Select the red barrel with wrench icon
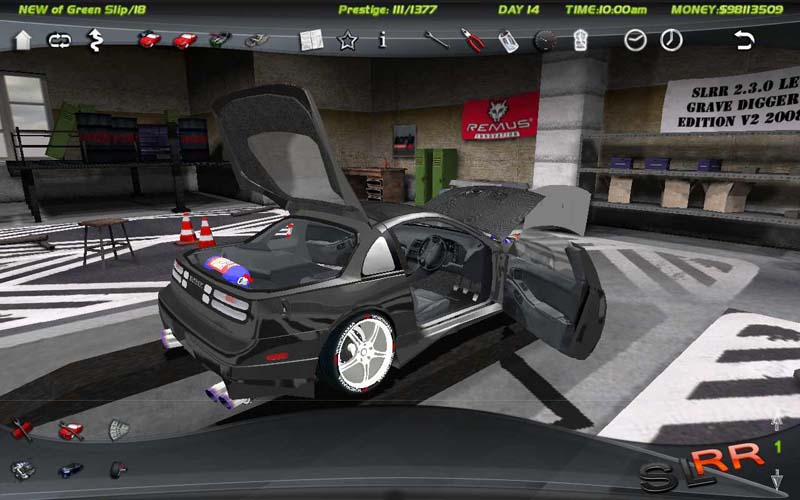 point(23,430)
